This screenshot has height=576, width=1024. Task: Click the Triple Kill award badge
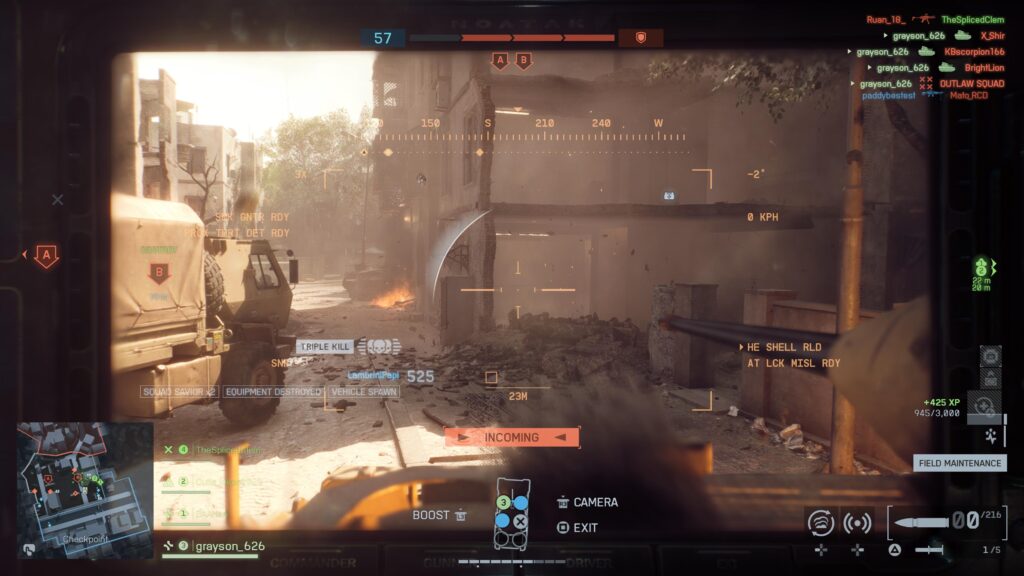coord(325,346)
